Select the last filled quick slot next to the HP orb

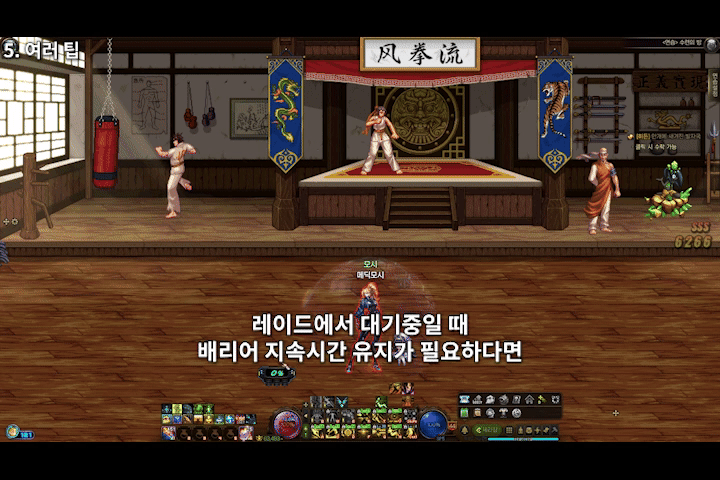(x=245, y=432)
